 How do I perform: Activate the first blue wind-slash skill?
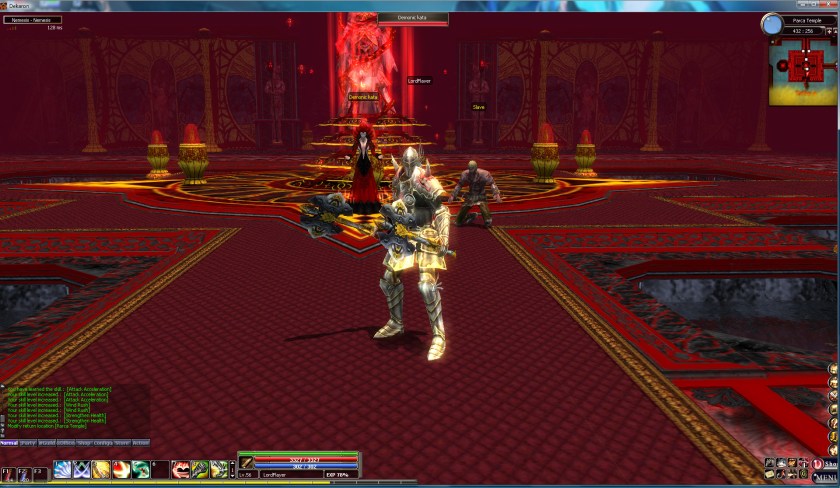coord(62,469)
